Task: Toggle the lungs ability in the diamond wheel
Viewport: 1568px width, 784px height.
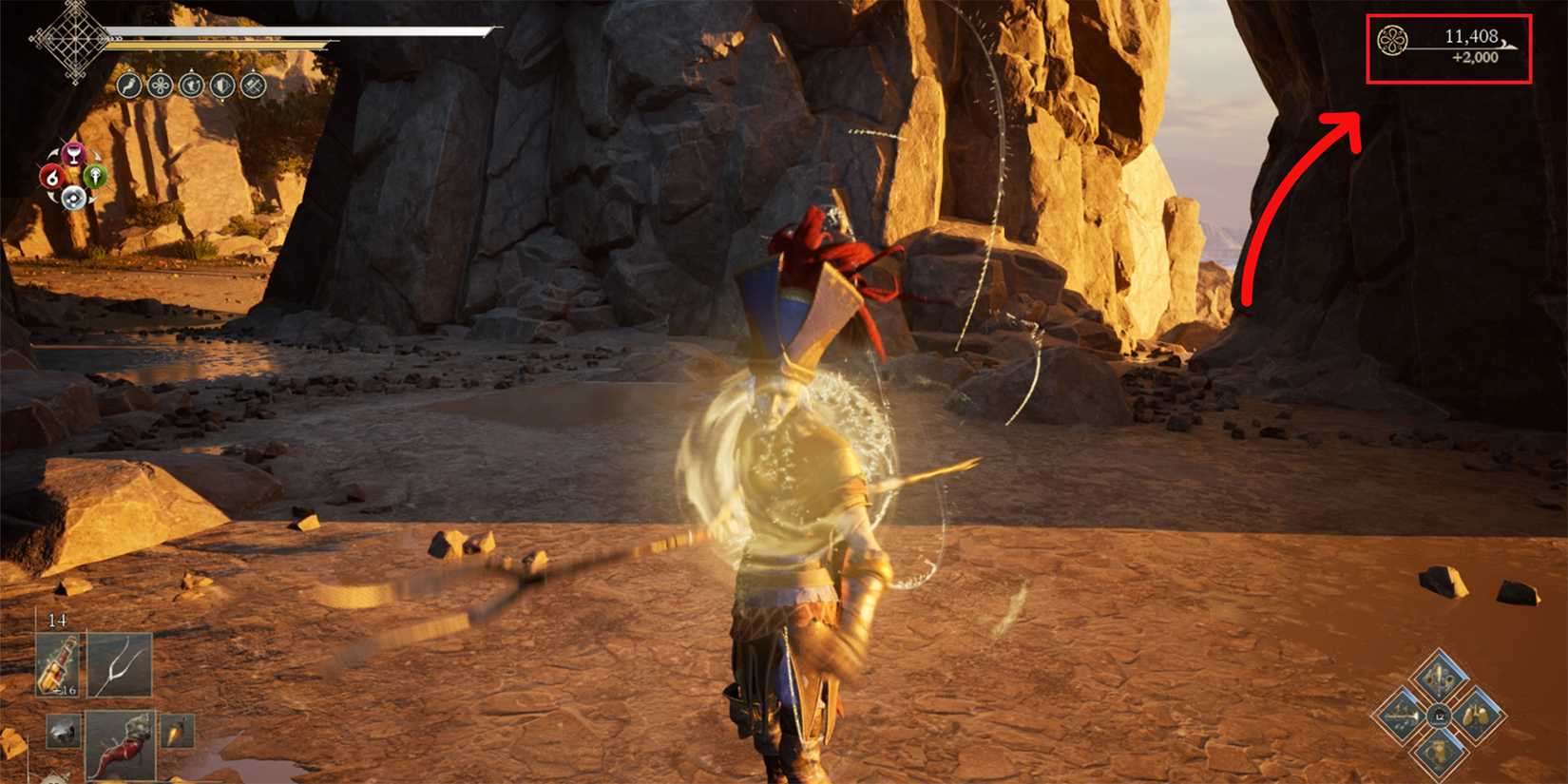Action: point(1476,716)
